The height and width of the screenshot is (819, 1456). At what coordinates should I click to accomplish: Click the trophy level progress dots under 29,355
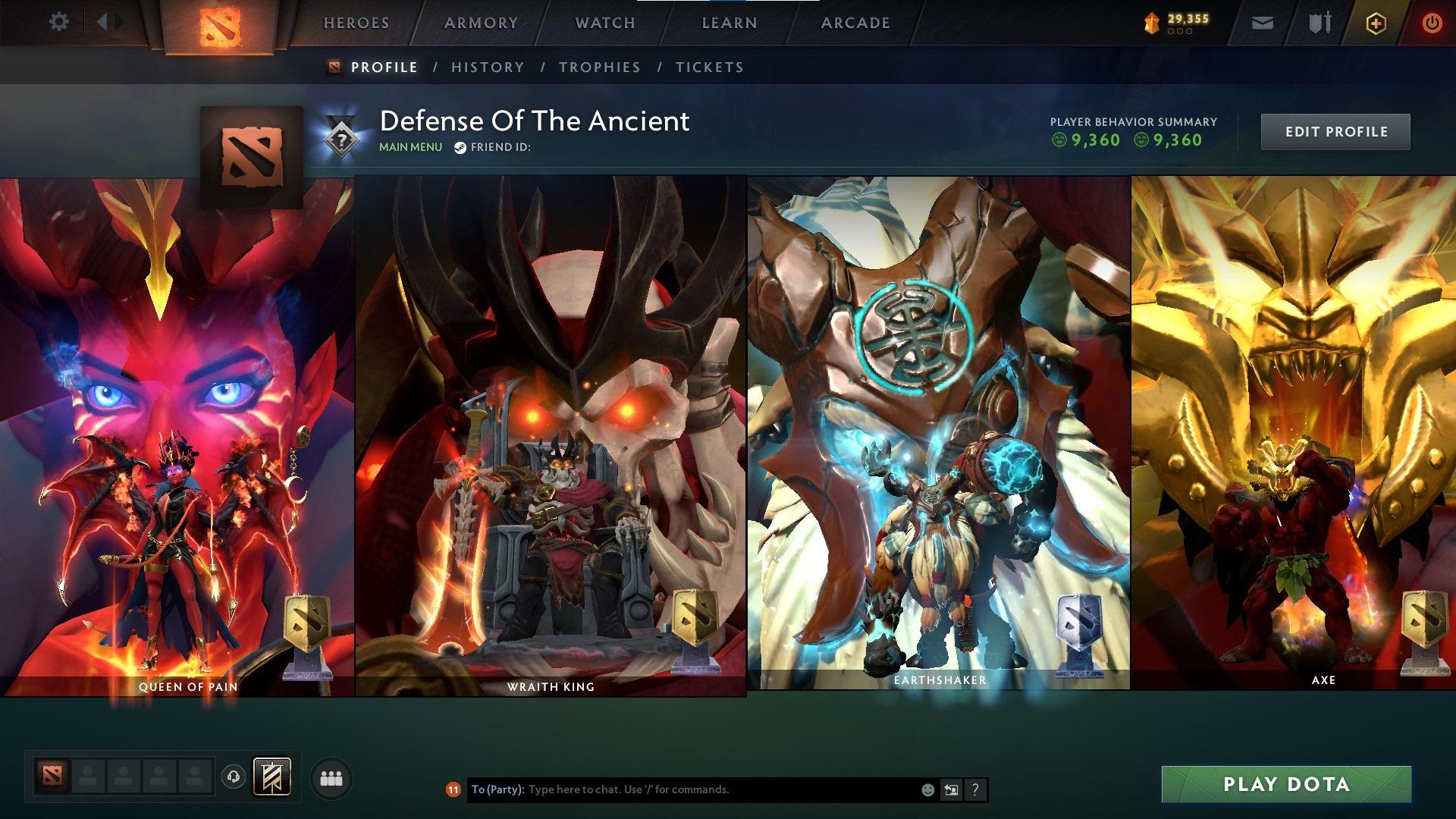(x=1180, y=33)
